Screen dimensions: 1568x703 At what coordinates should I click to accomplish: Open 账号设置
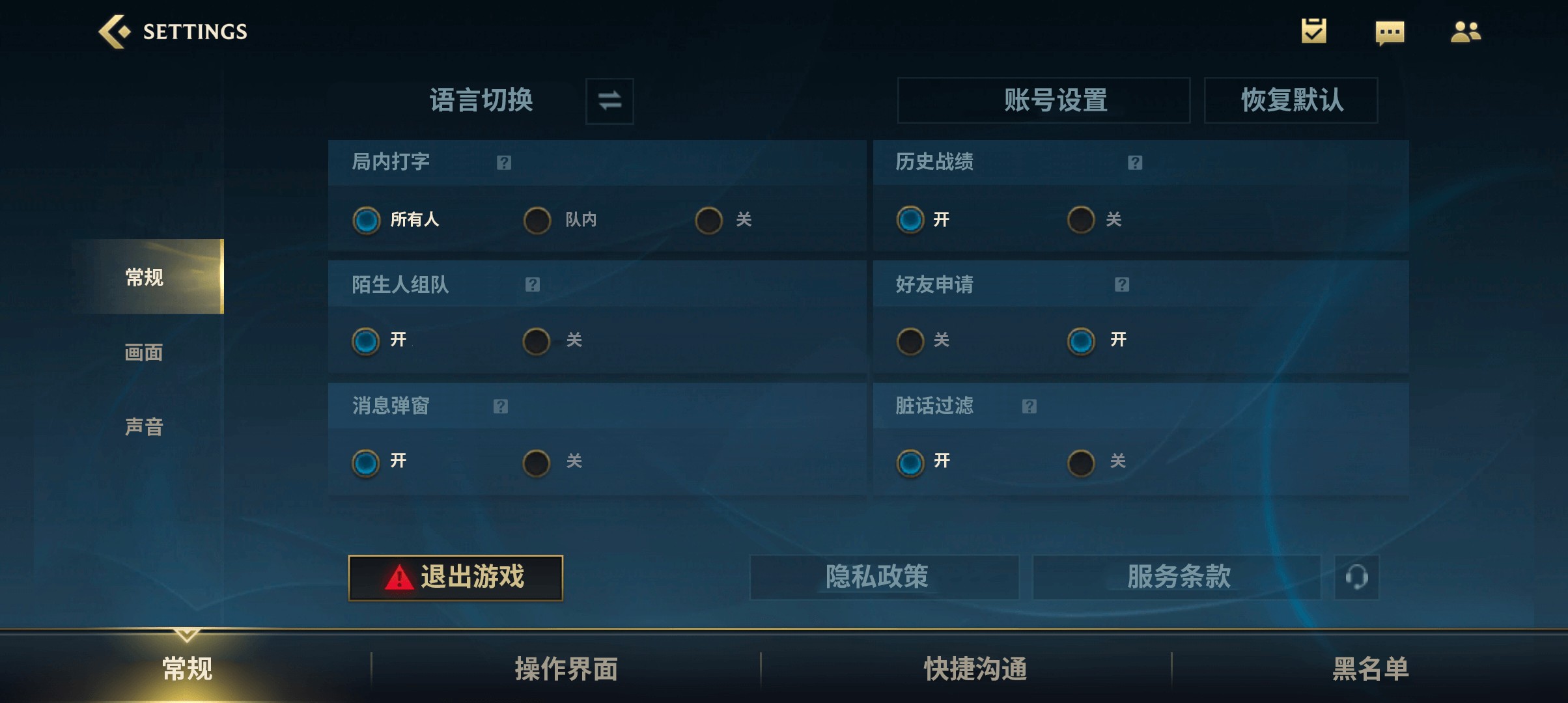click(1044, 101)
